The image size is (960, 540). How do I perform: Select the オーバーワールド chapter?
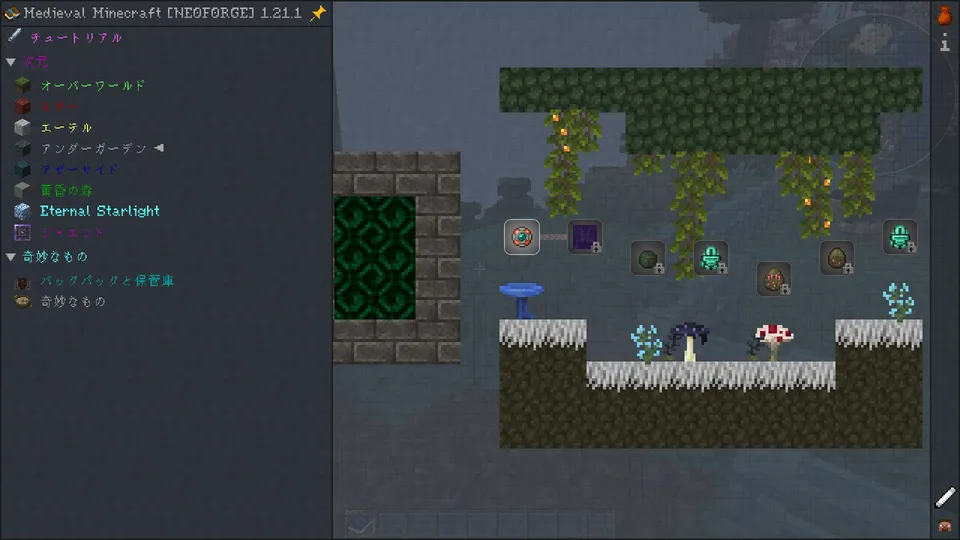tap(92, 86)
